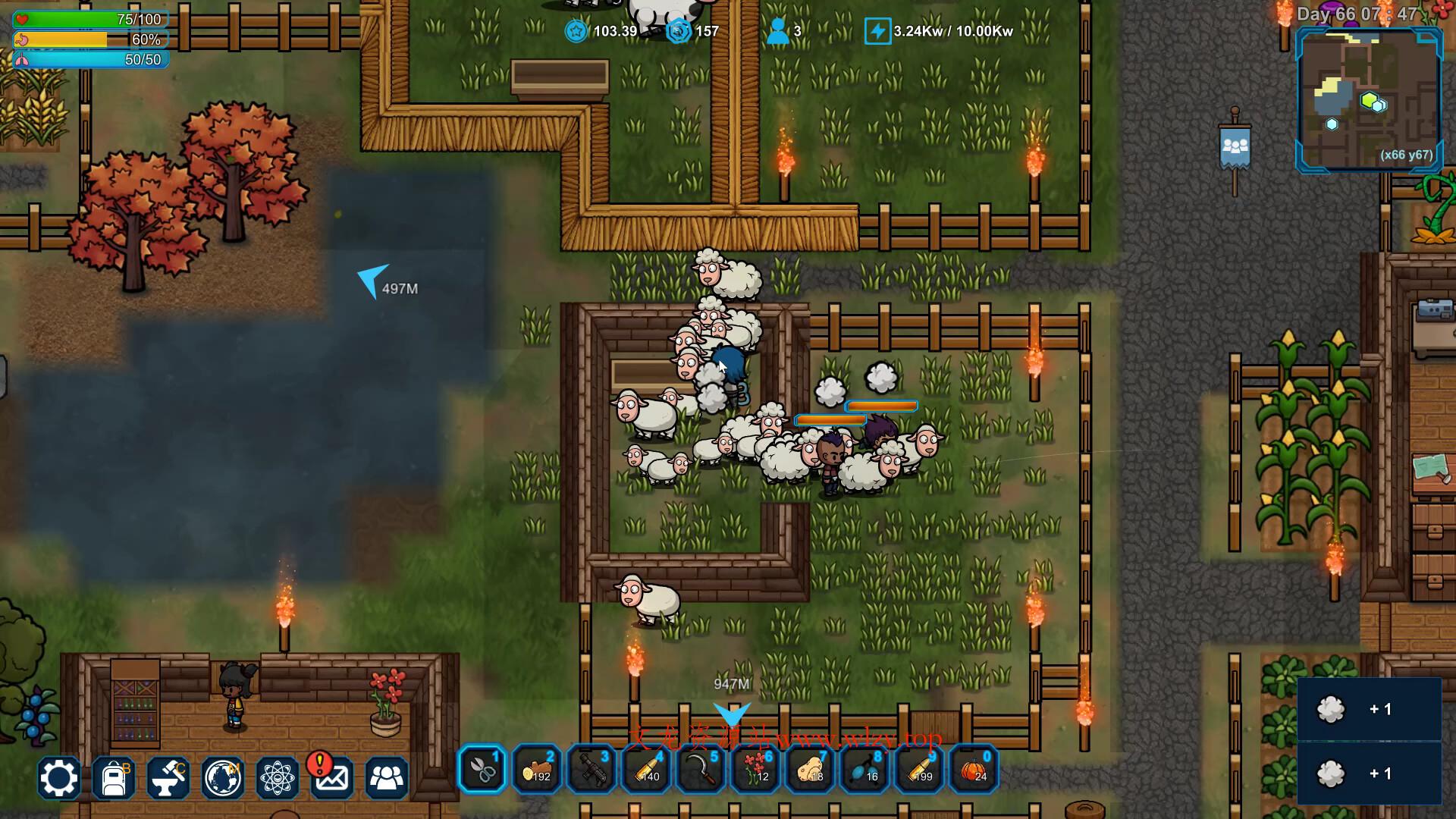Equip the gun in hotbar slot 3
The image size is (1456, 819).
click(x=591, y=770)
